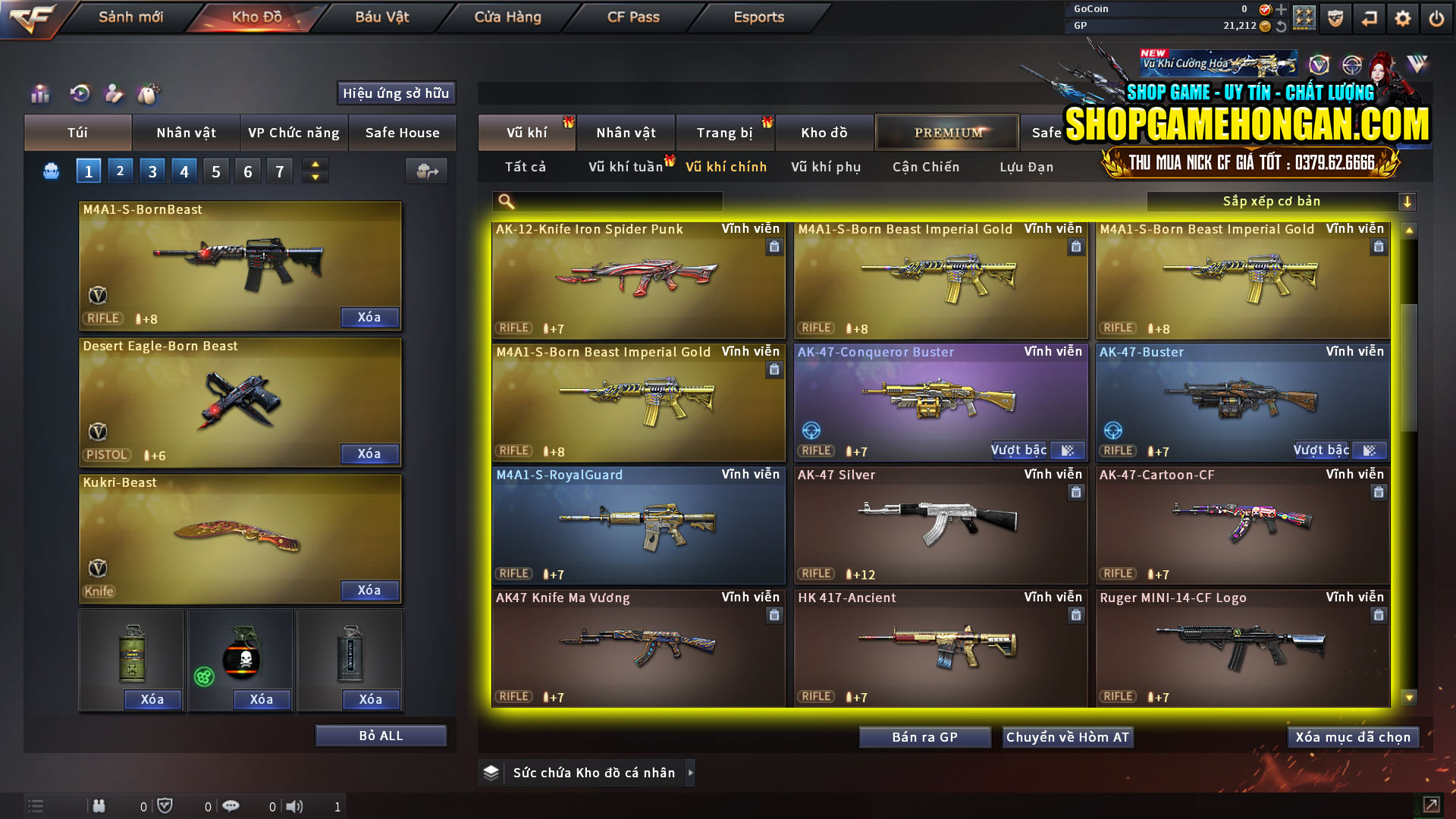Viewport: 1456px width, 819px height.
Task: Open the CF shield security icon top-right
Action: point(1335,17)
